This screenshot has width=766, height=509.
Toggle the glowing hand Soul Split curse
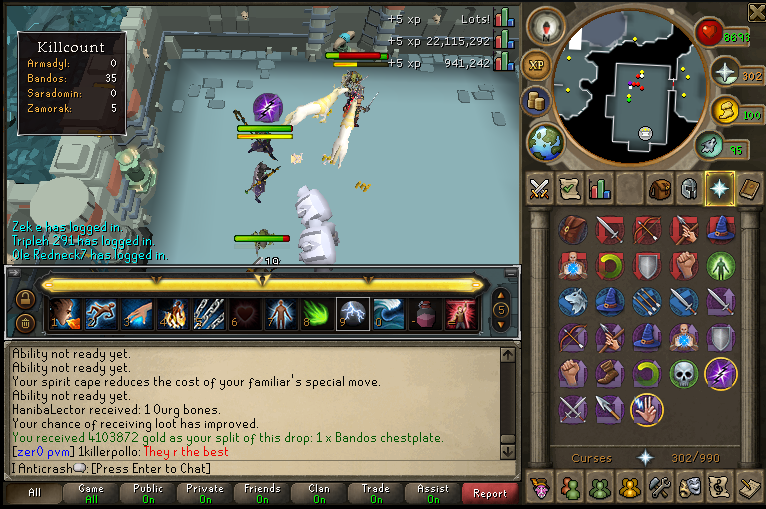(x=647, y=409)
